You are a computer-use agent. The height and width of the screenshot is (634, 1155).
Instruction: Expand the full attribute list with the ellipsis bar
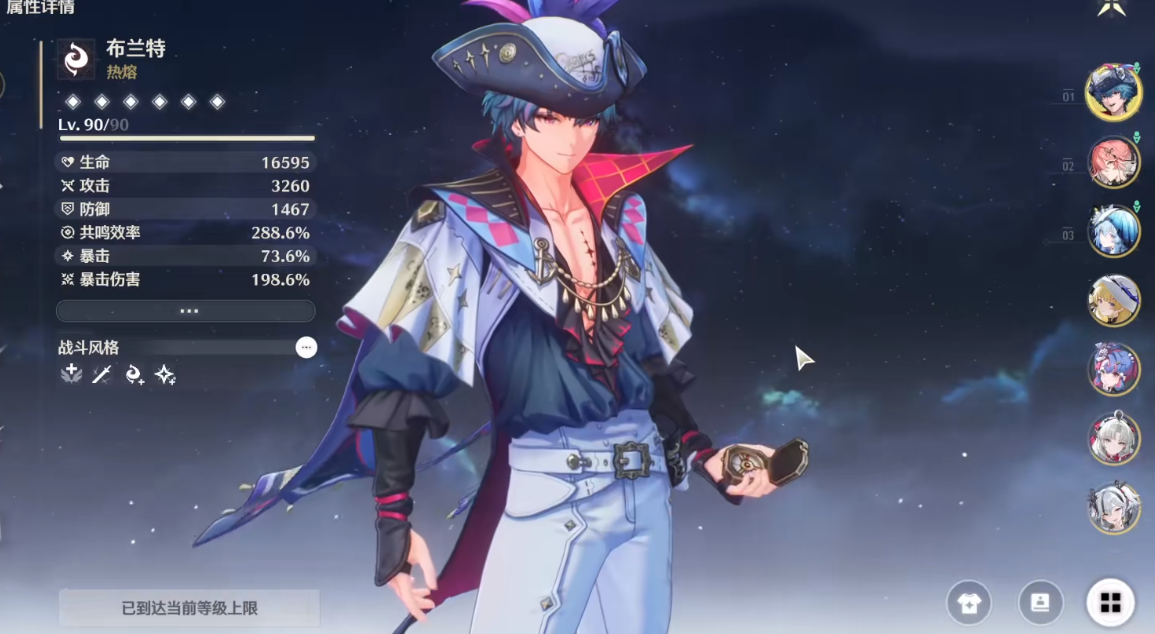186,311
